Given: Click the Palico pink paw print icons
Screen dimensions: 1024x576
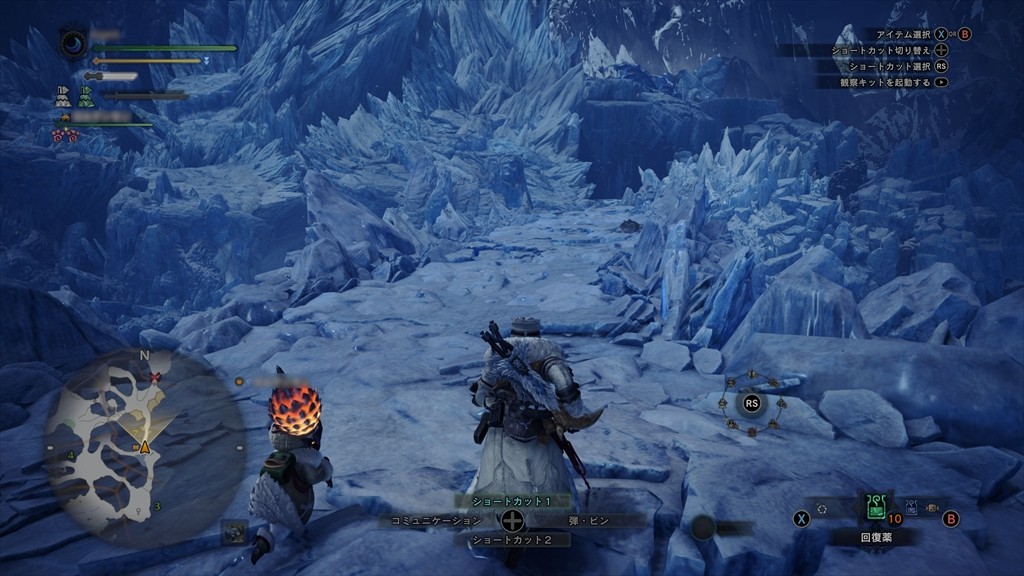Looking at the screenshot, I should tap(64, 135).
